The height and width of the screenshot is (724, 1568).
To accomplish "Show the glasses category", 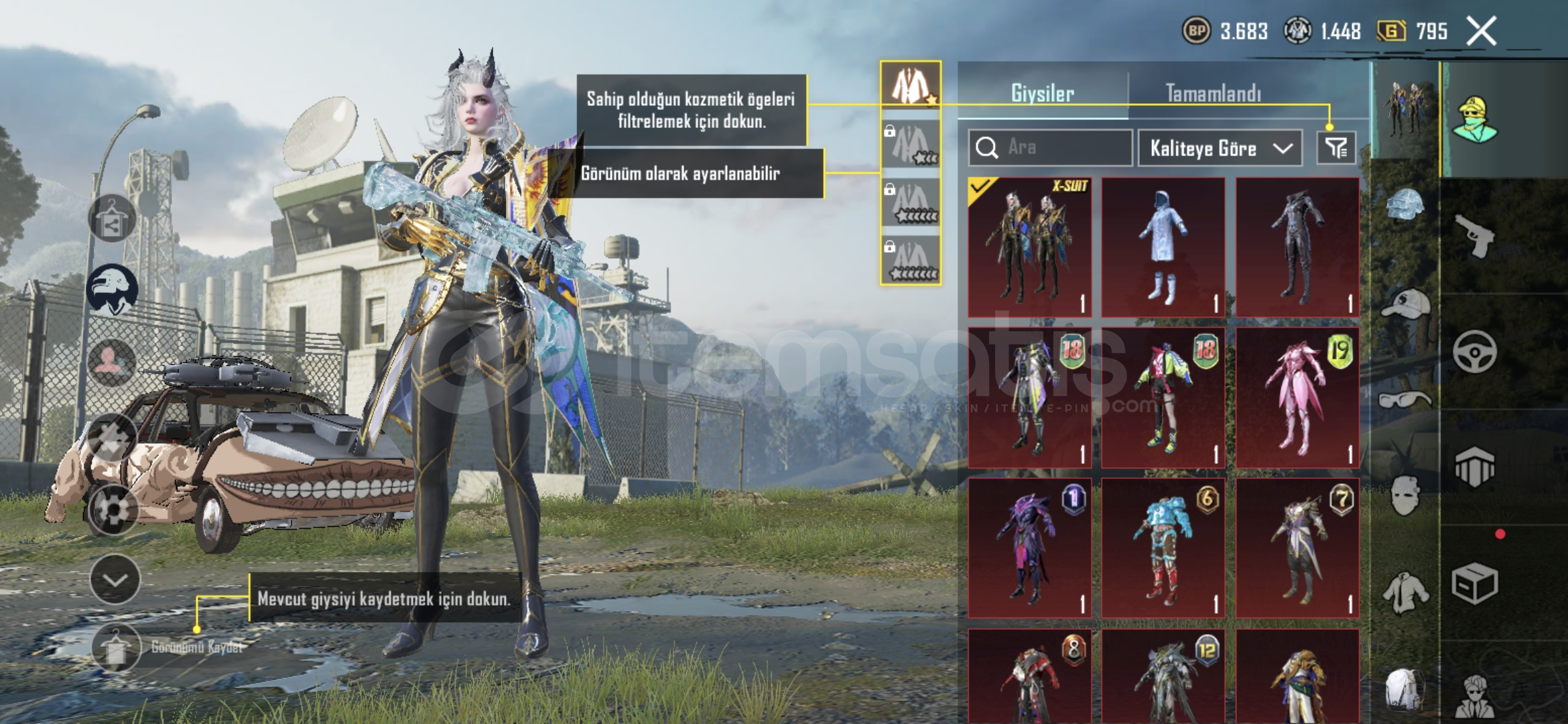I will point(1405,400).
